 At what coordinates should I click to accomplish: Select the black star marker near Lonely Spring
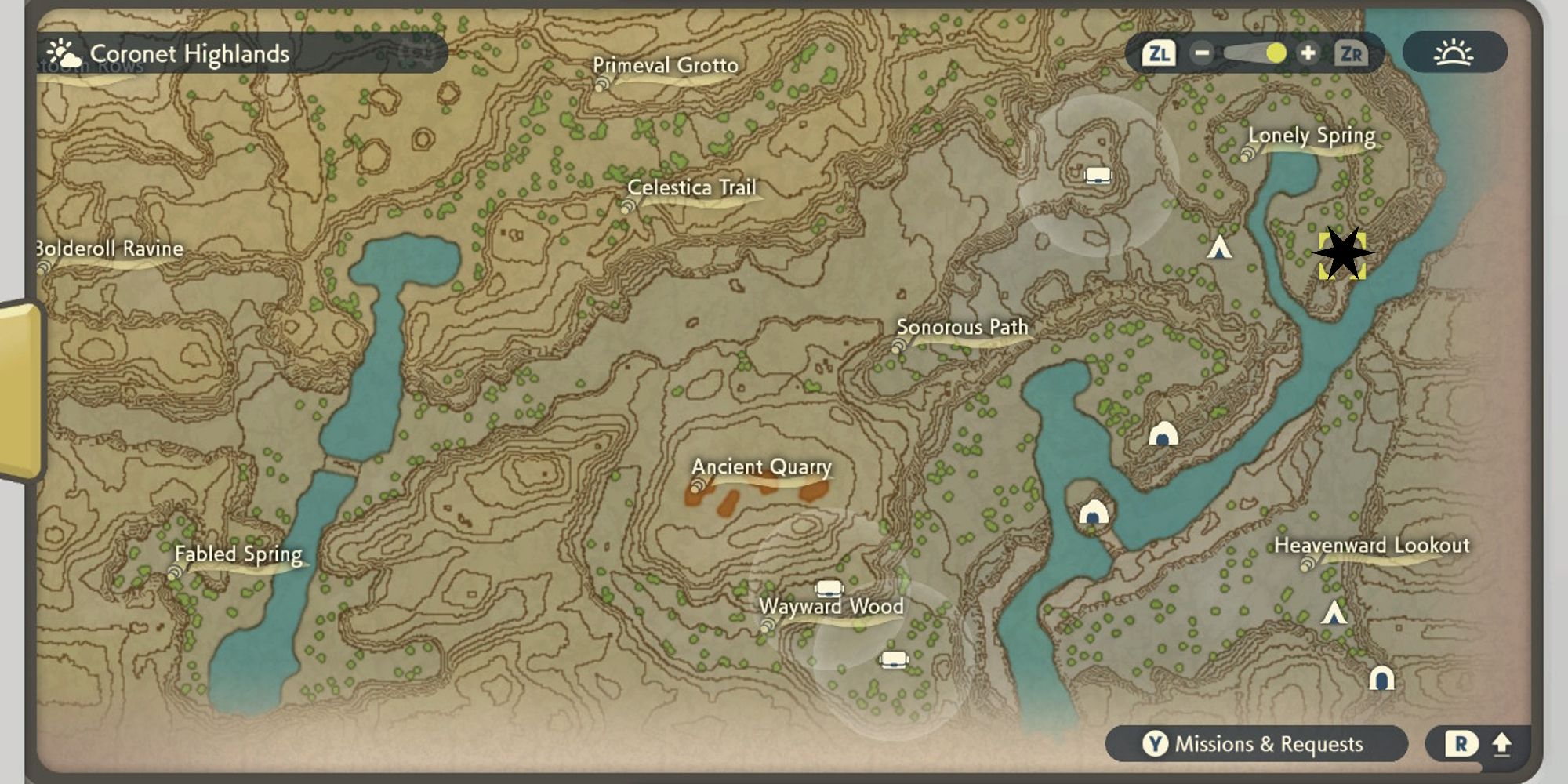point(1343,252)
